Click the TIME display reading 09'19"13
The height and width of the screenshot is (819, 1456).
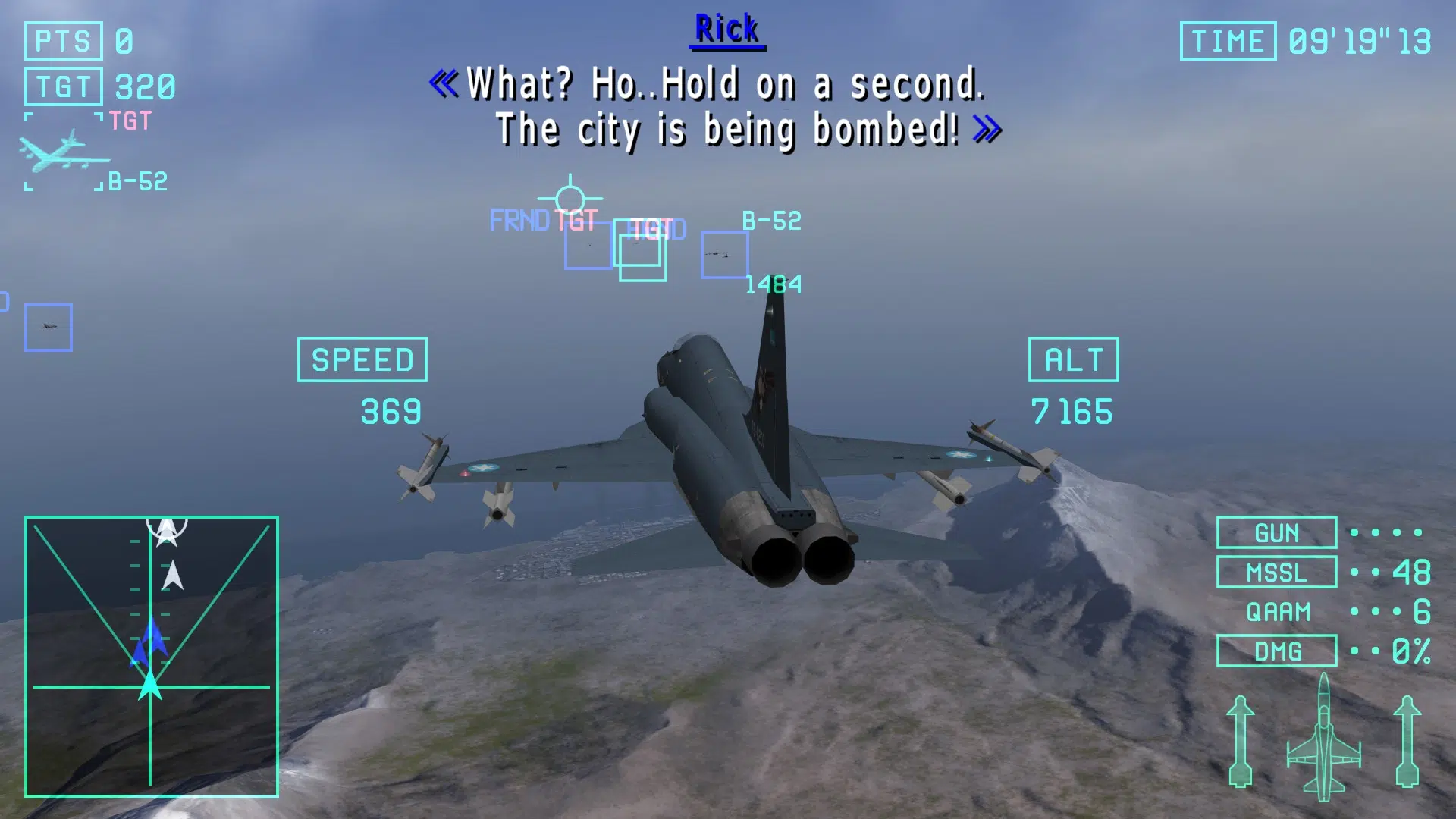[1308, 40]
